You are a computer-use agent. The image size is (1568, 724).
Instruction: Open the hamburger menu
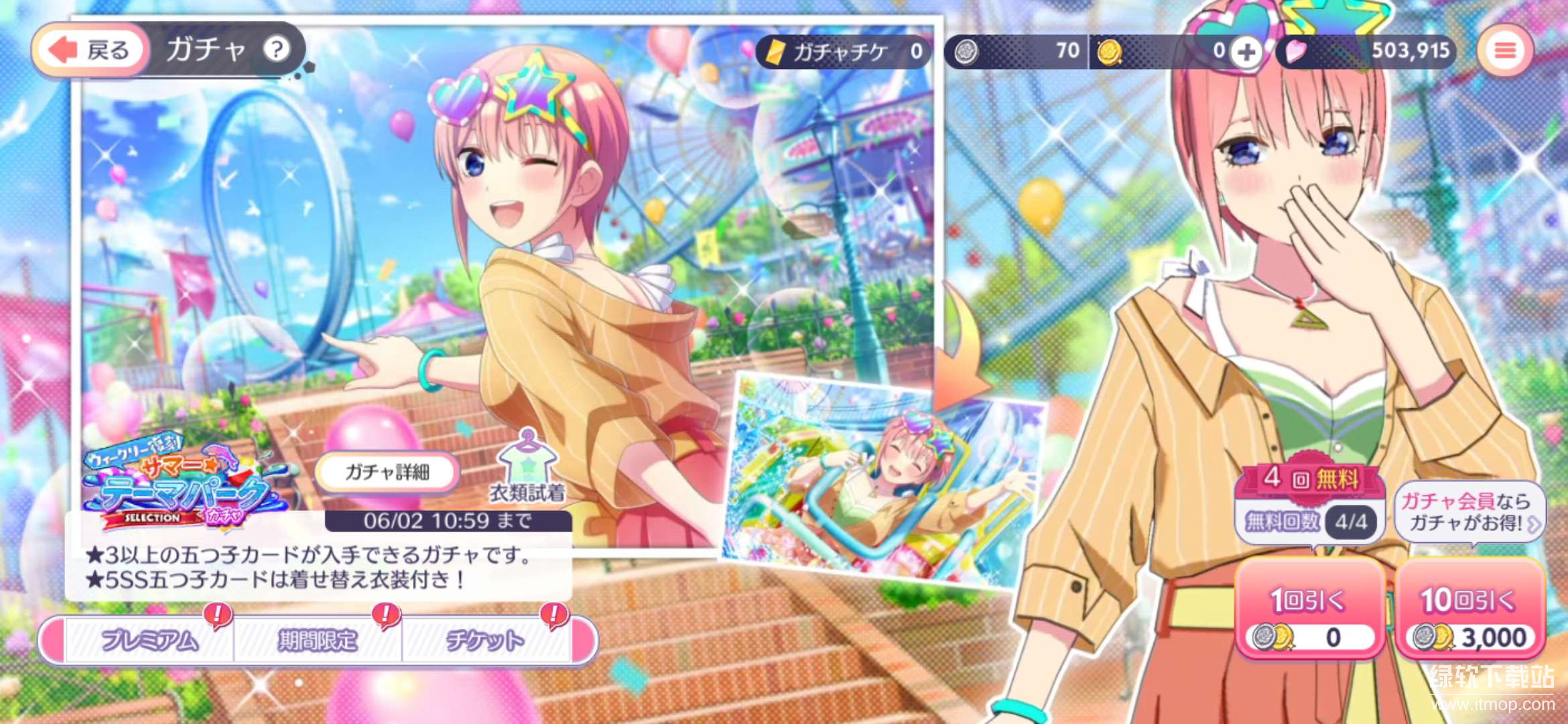(1505, 50)
